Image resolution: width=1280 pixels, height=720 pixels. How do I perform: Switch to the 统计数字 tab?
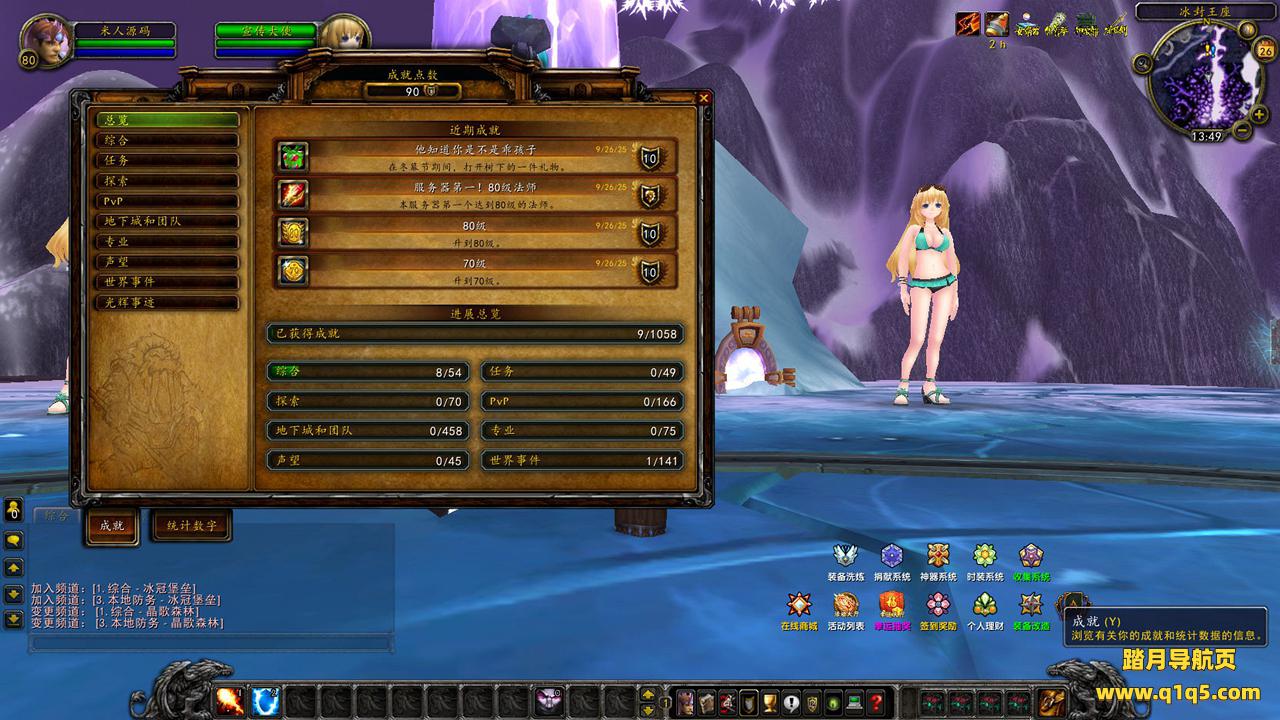coord(191,525)
